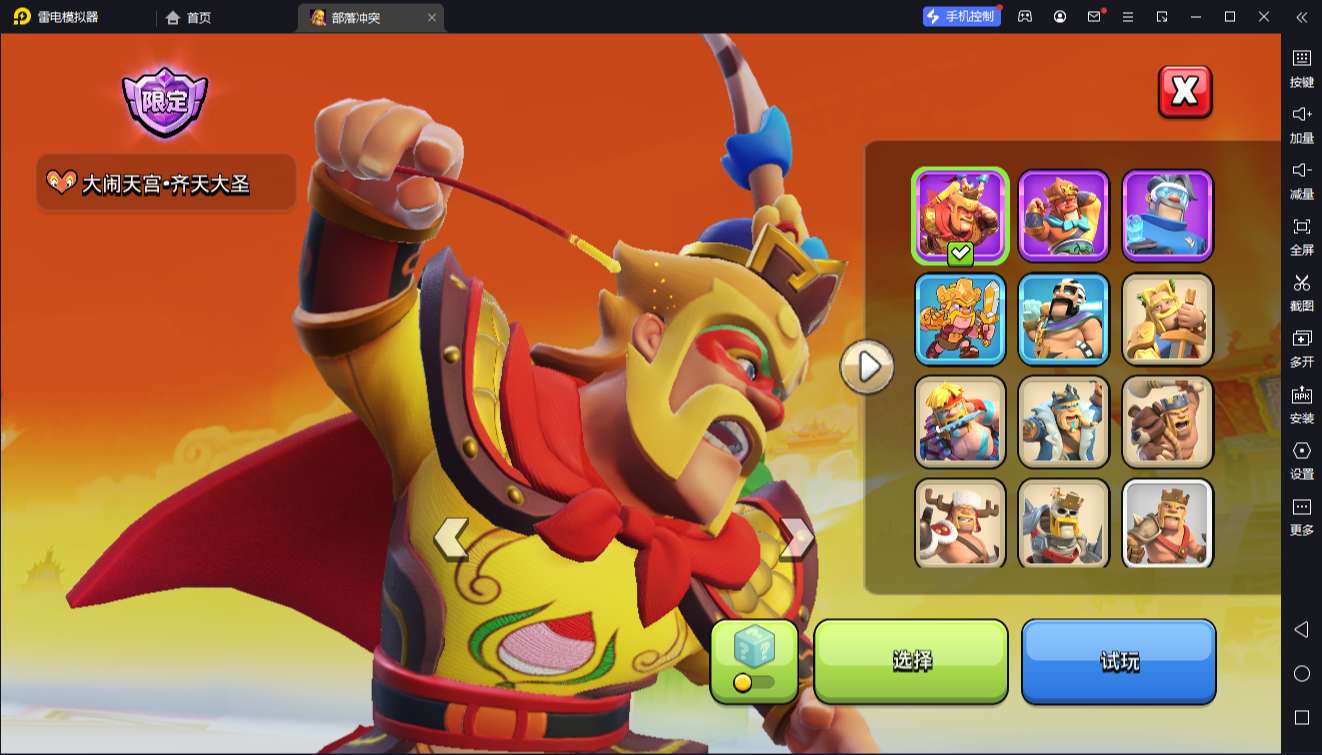The image size is (1322, 755).
Task: Confirm skin with the green 选择 button
Action: [x=911, y=660]
